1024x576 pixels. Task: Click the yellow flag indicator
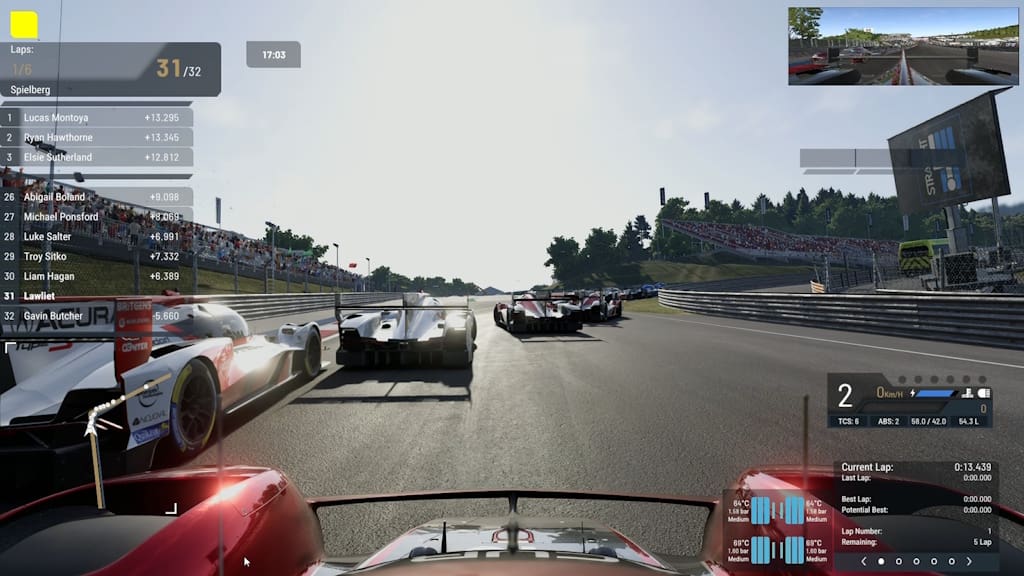24,25
